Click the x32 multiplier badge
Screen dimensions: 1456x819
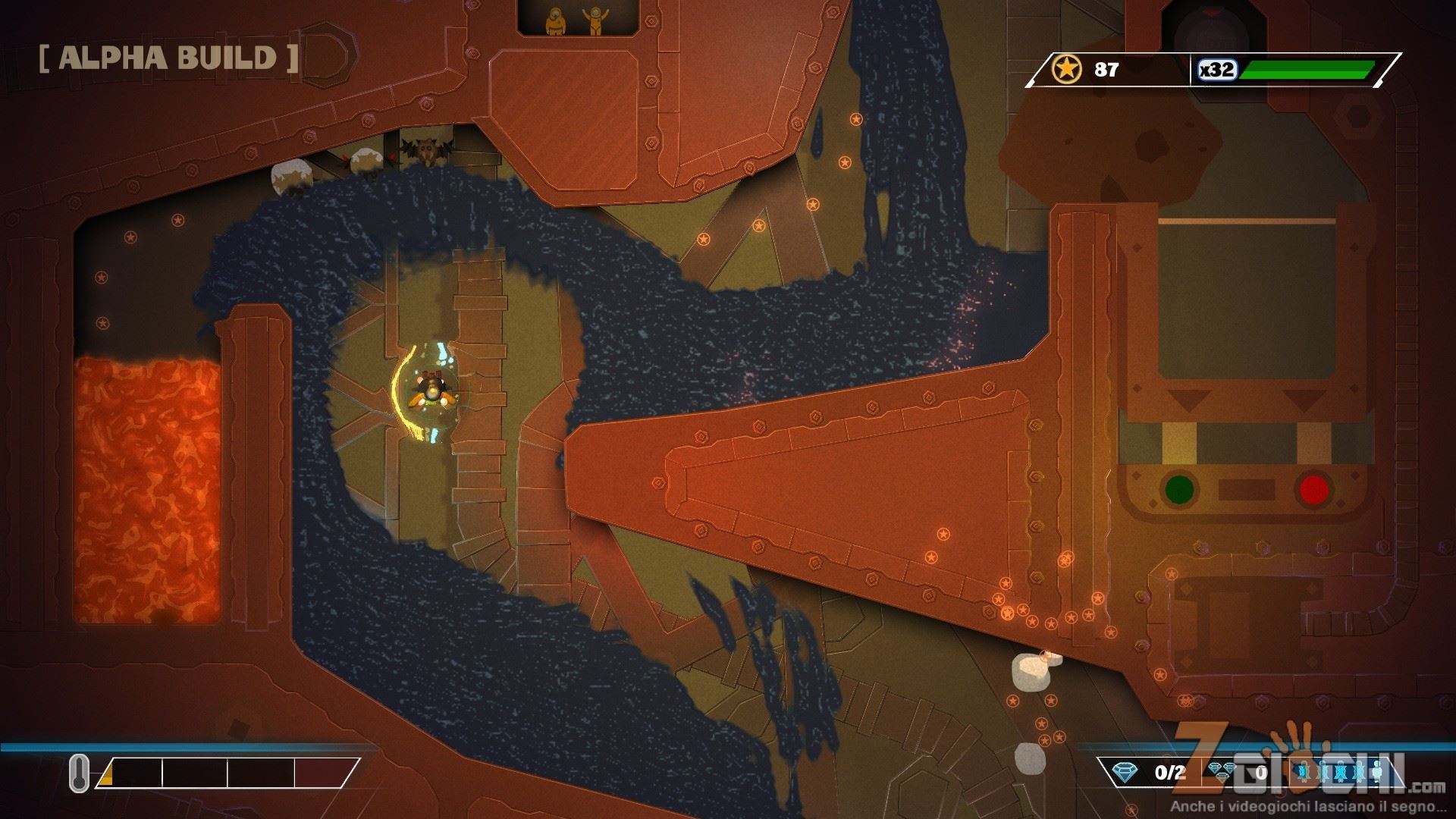(x=1217, y=70)
